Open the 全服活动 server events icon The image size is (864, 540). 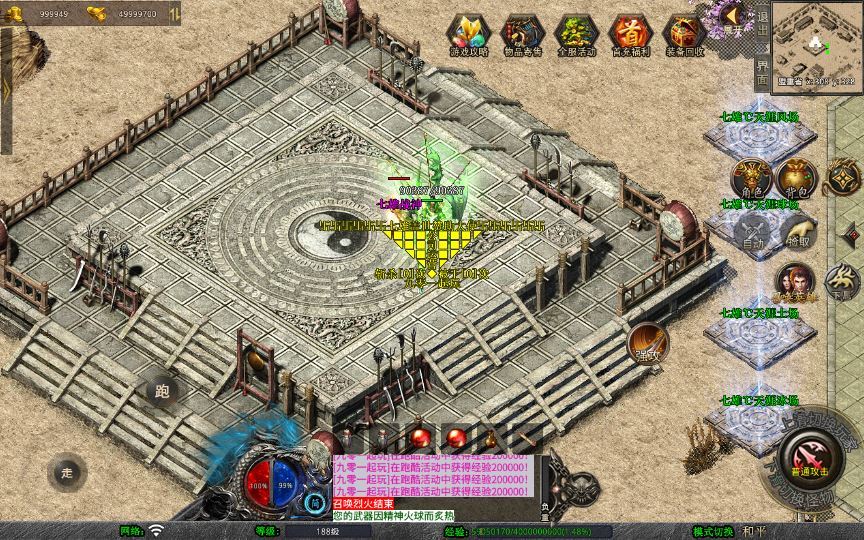[576, 35]
